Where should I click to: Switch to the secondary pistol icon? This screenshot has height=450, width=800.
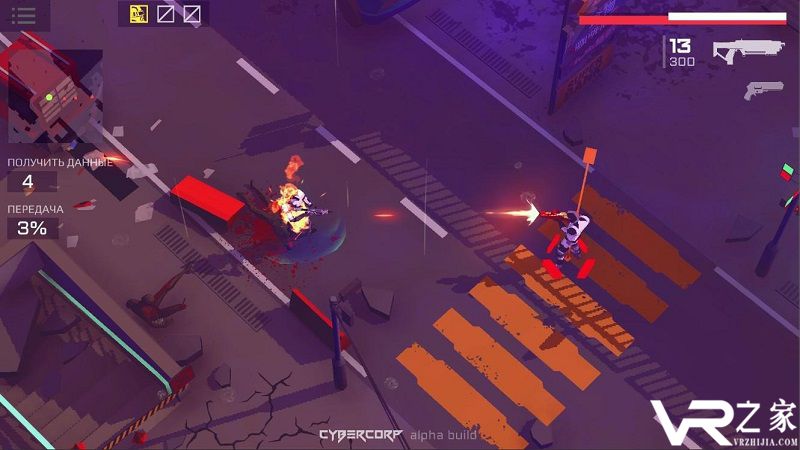coord(762,90)
